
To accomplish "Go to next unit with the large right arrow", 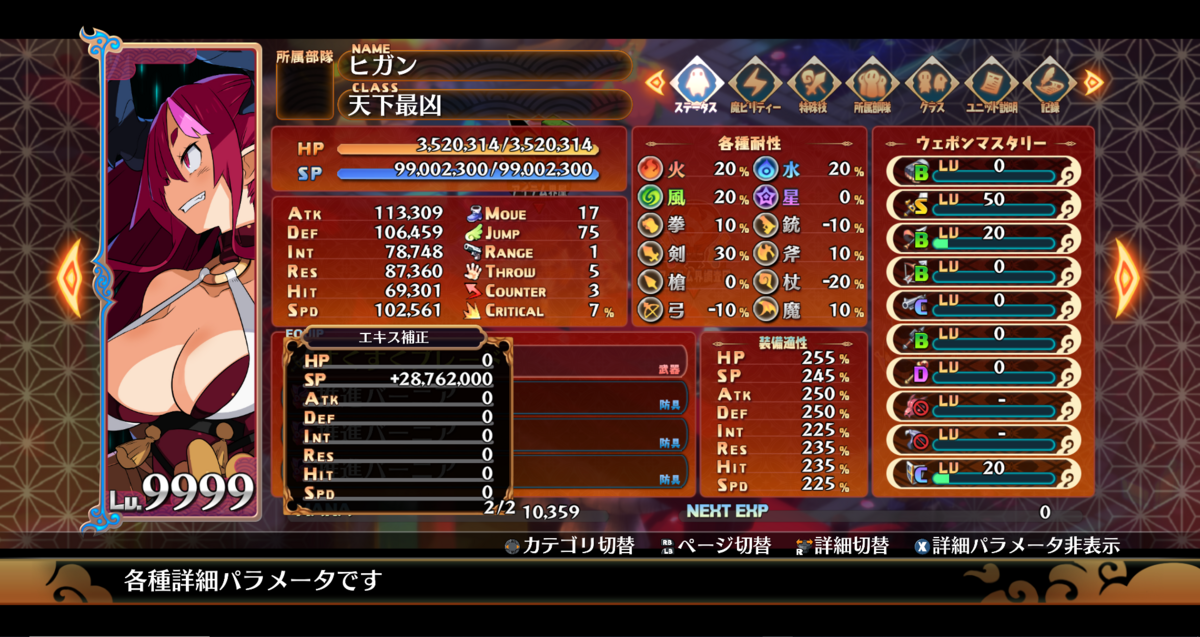I will point(1128,277).
